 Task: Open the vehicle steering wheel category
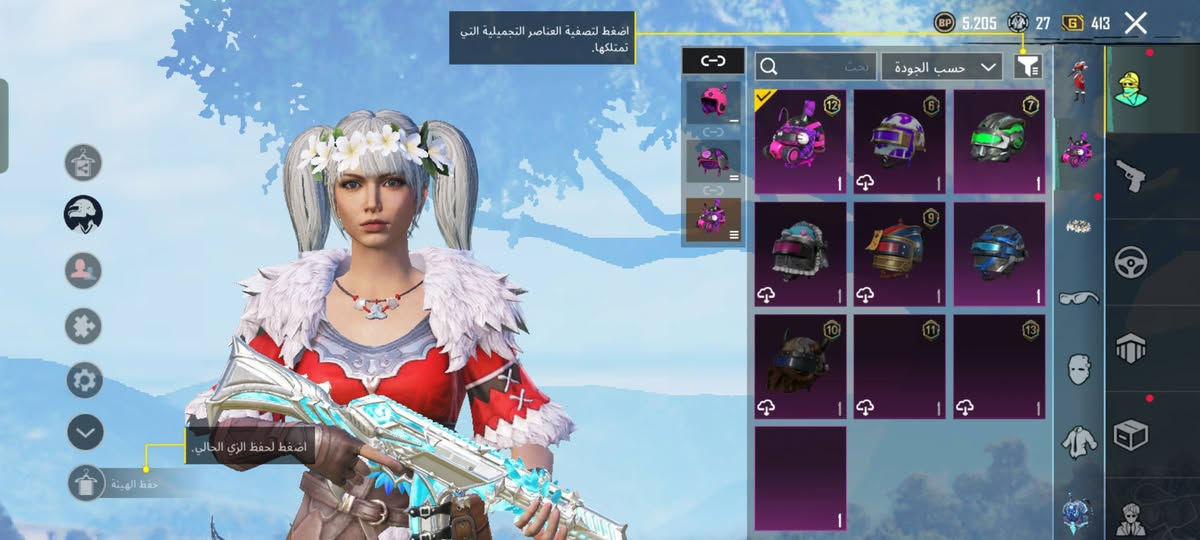point(1131,262)
